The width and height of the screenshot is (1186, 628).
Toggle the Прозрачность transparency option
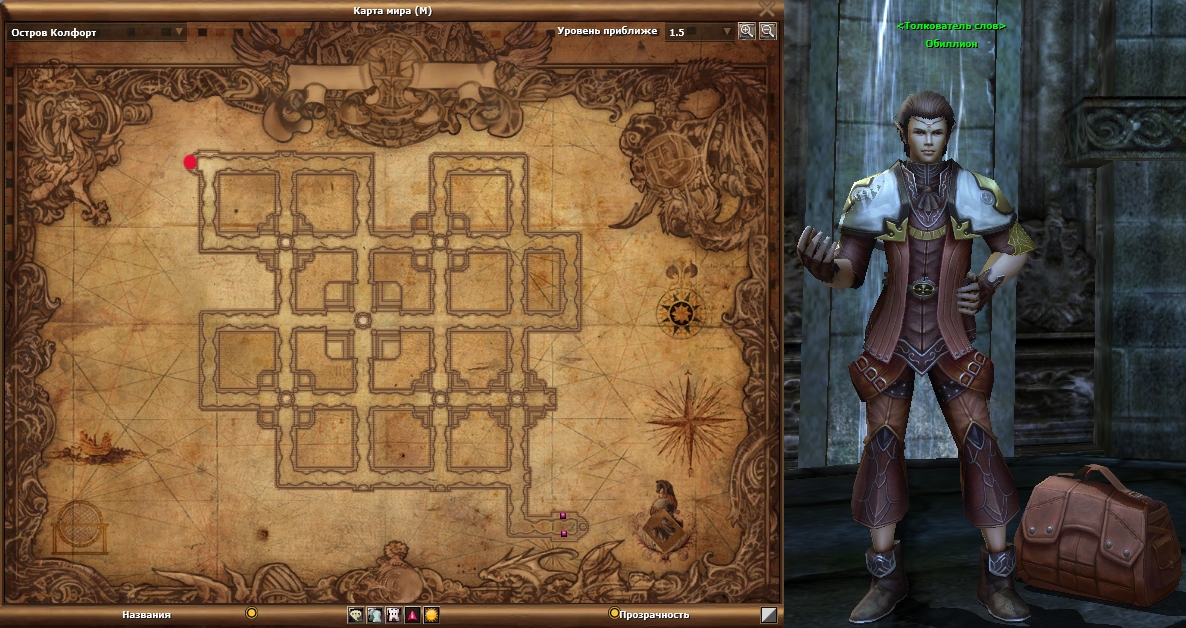point(614,613)
